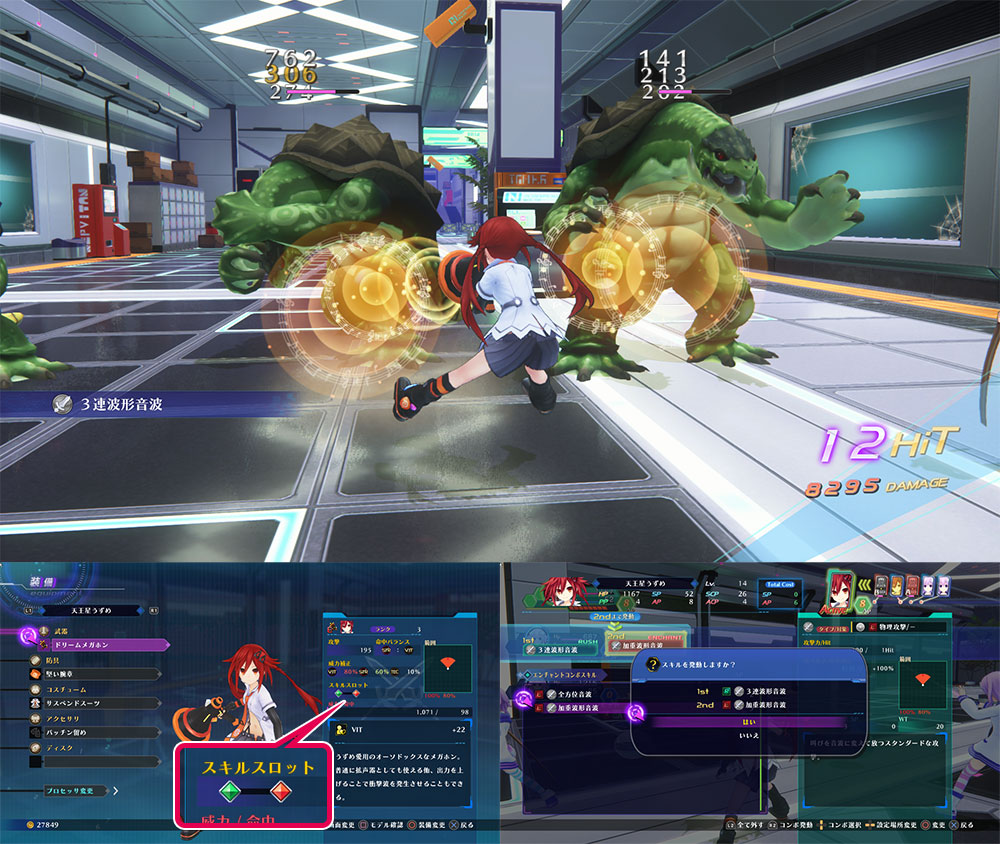Select the 堅い腕章 armor slot
Image resolution: width=1000 pixels, height=844 pixels.
(90, 675)
